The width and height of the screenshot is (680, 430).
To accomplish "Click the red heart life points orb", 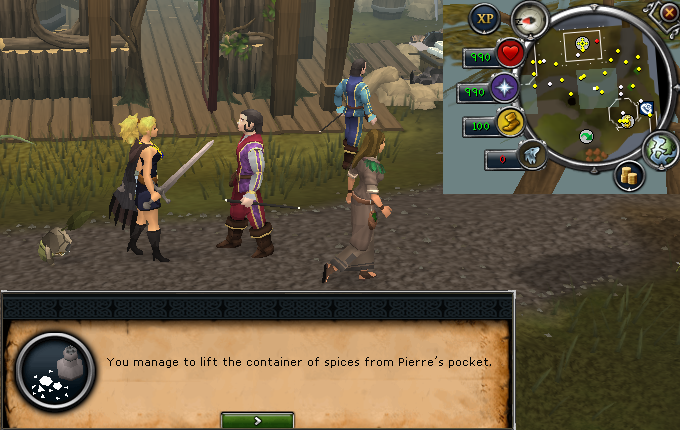I will click(x=510, y=53).
